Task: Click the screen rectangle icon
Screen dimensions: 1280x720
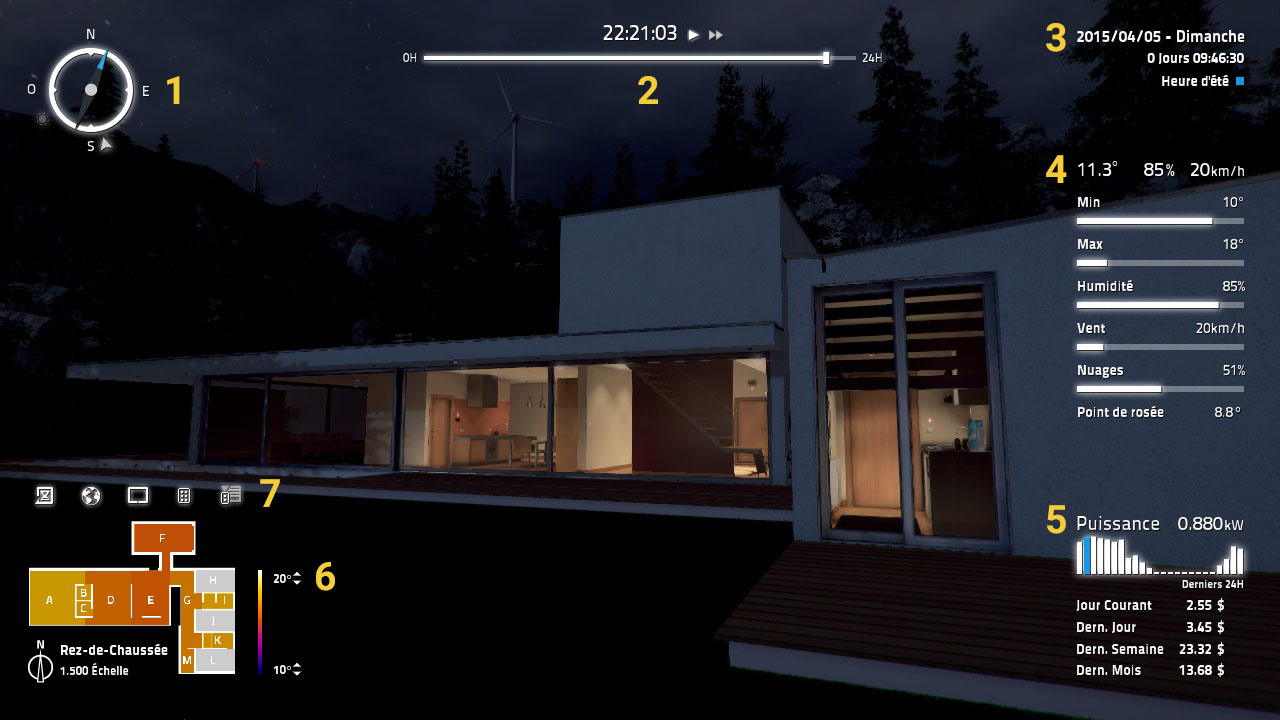Action: tap(138, 495)
